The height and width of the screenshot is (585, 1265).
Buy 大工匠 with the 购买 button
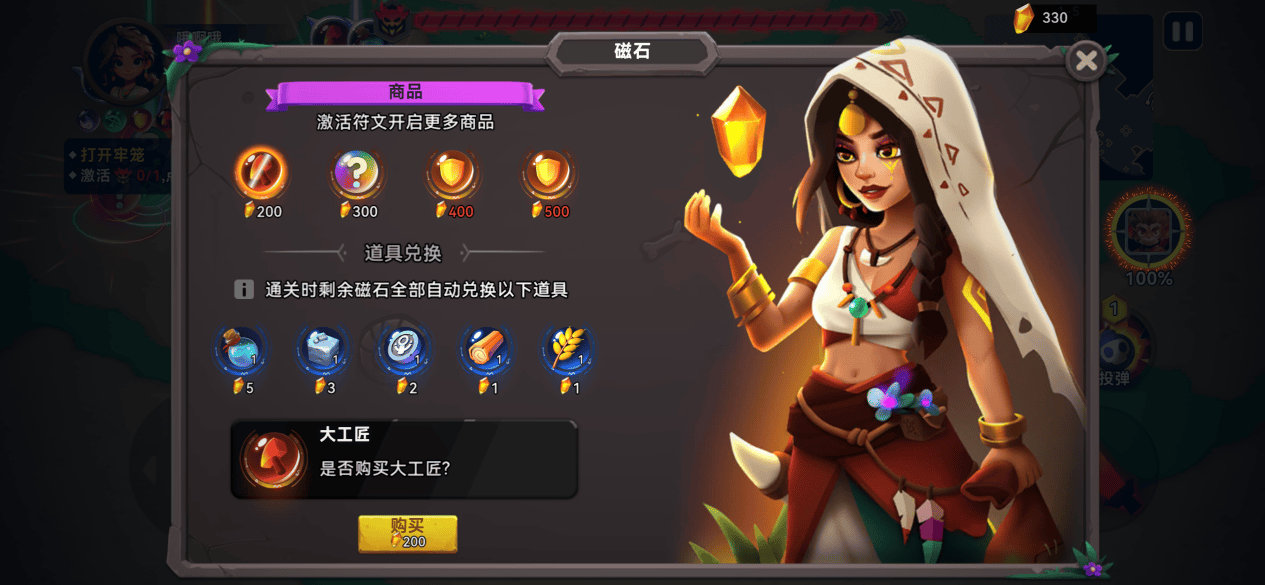coord(408,533)
